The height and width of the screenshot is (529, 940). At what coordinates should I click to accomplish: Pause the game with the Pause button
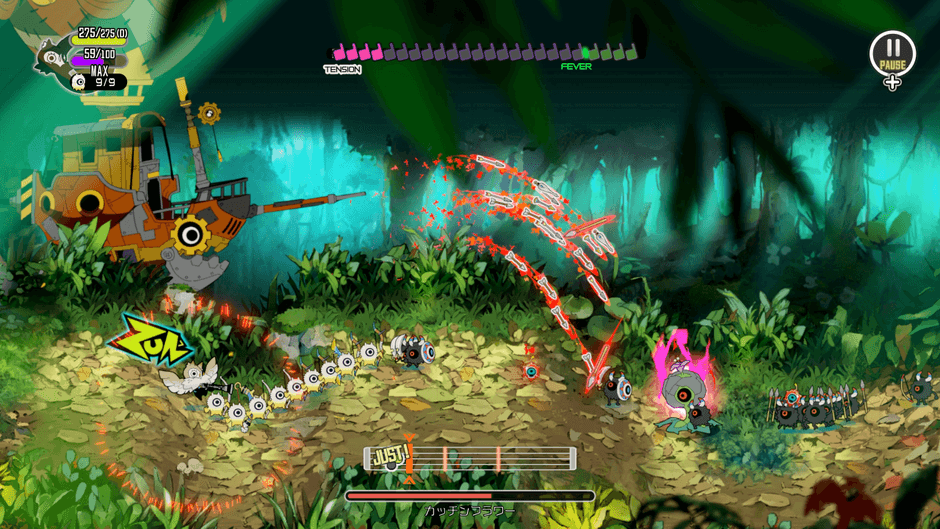click(892, 52)
